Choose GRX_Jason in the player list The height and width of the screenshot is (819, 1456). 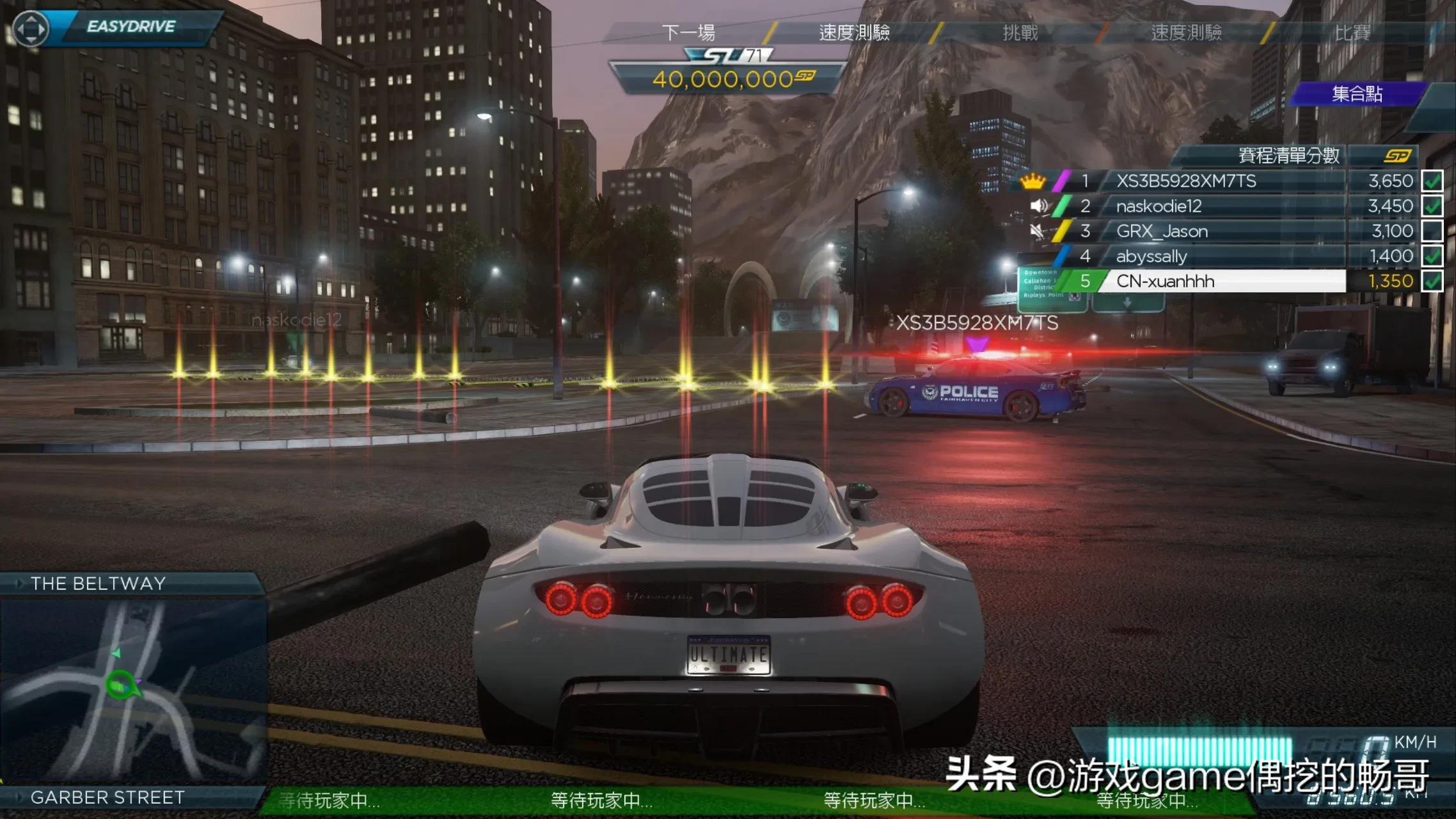click(x=1162, y=231)
